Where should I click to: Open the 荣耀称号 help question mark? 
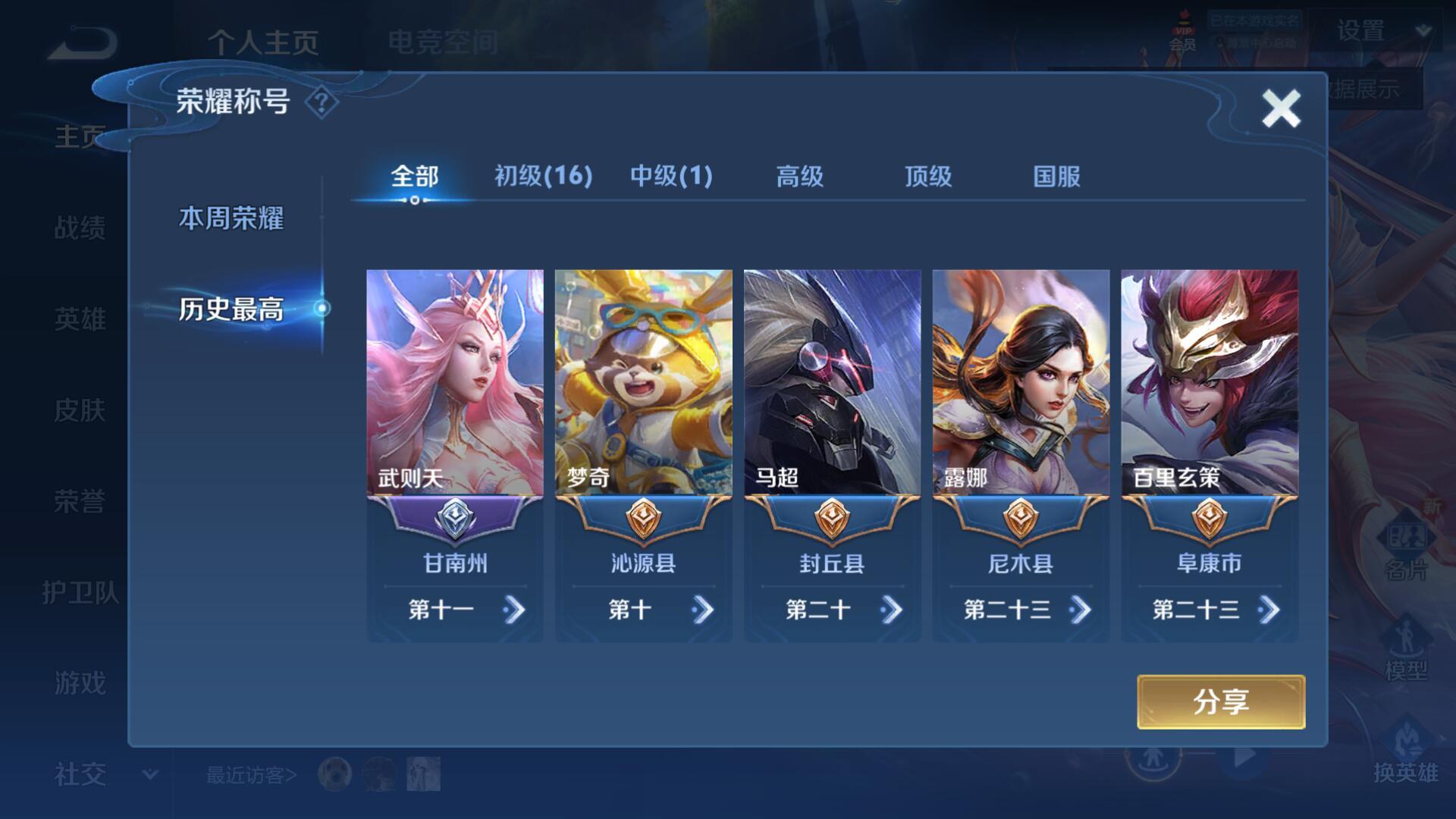[322, 102]
